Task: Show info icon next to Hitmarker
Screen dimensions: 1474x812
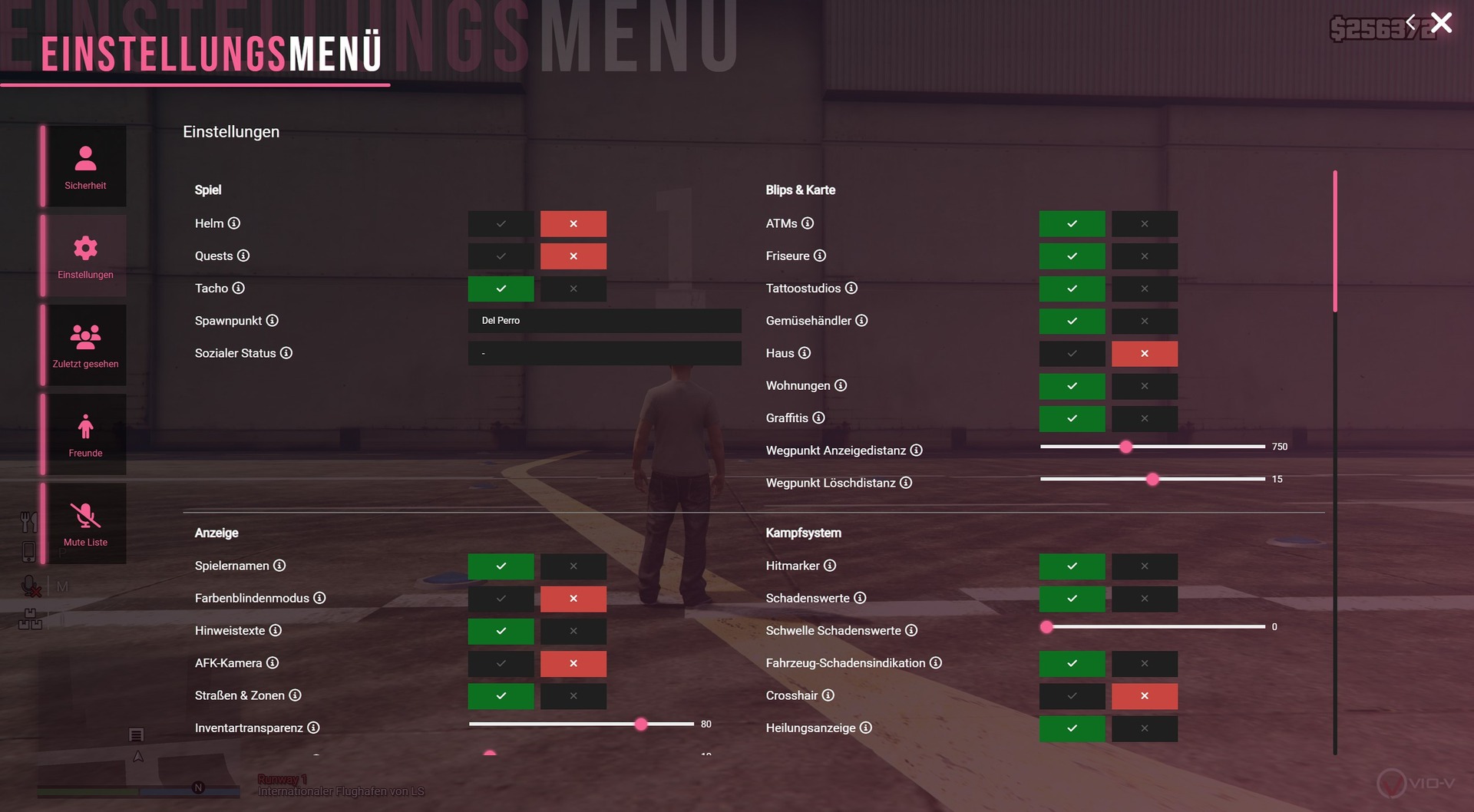Action: point(830,566)
